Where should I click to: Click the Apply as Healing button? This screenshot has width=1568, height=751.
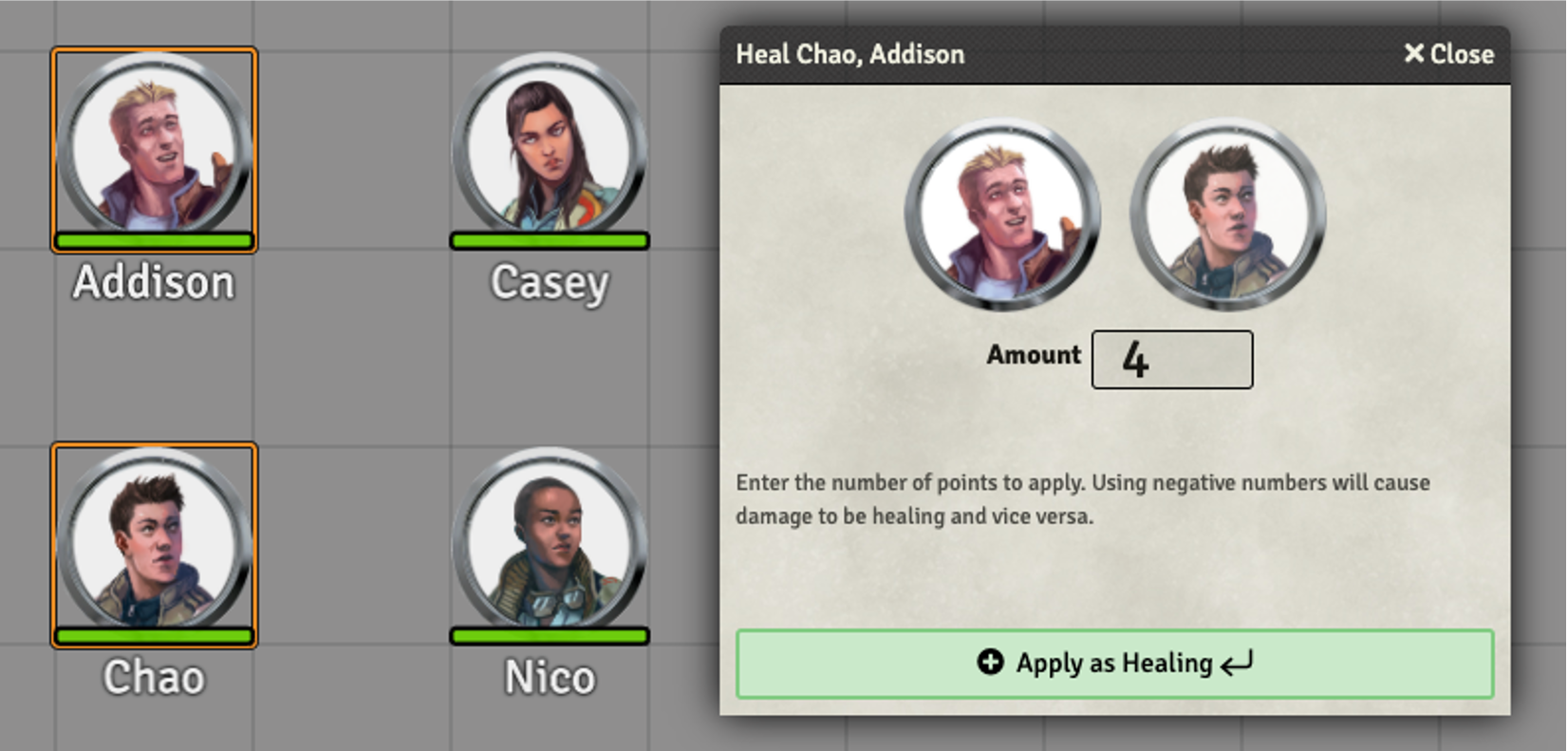pos(1114,664)
